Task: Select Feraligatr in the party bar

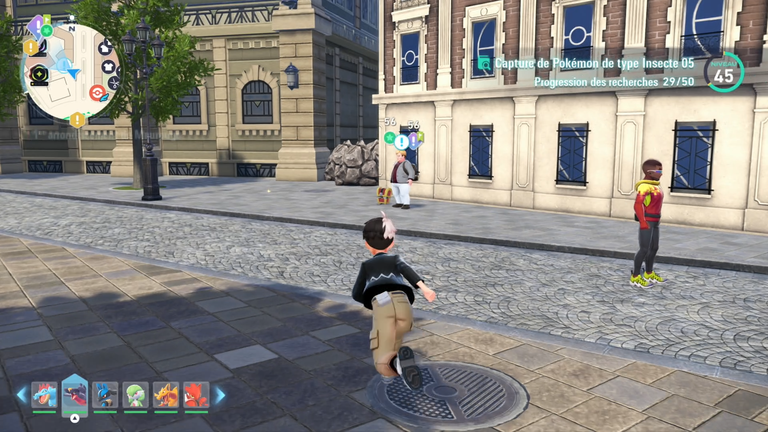Action: click(x=44, y=395)
